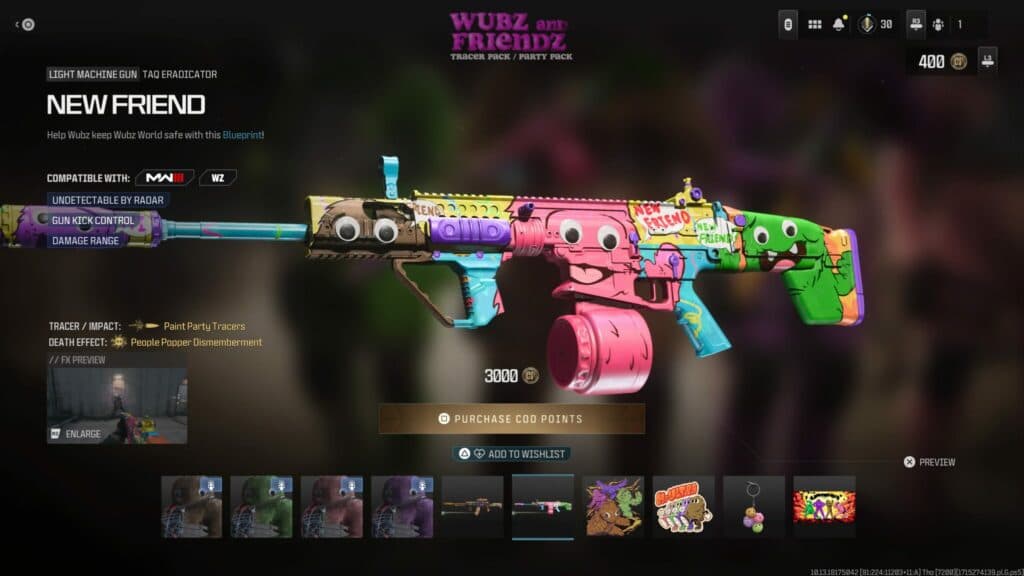Enlarge the FX preview video
This screenshot has height=576, width=1024.
pos(116,405)
